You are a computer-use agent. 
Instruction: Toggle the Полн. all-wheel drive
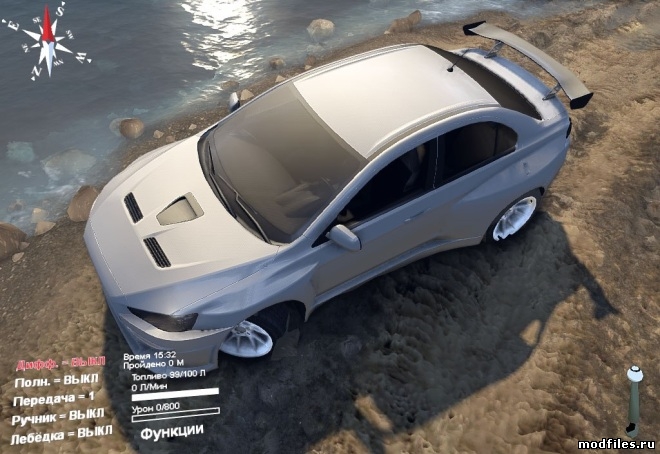(56, 381)
